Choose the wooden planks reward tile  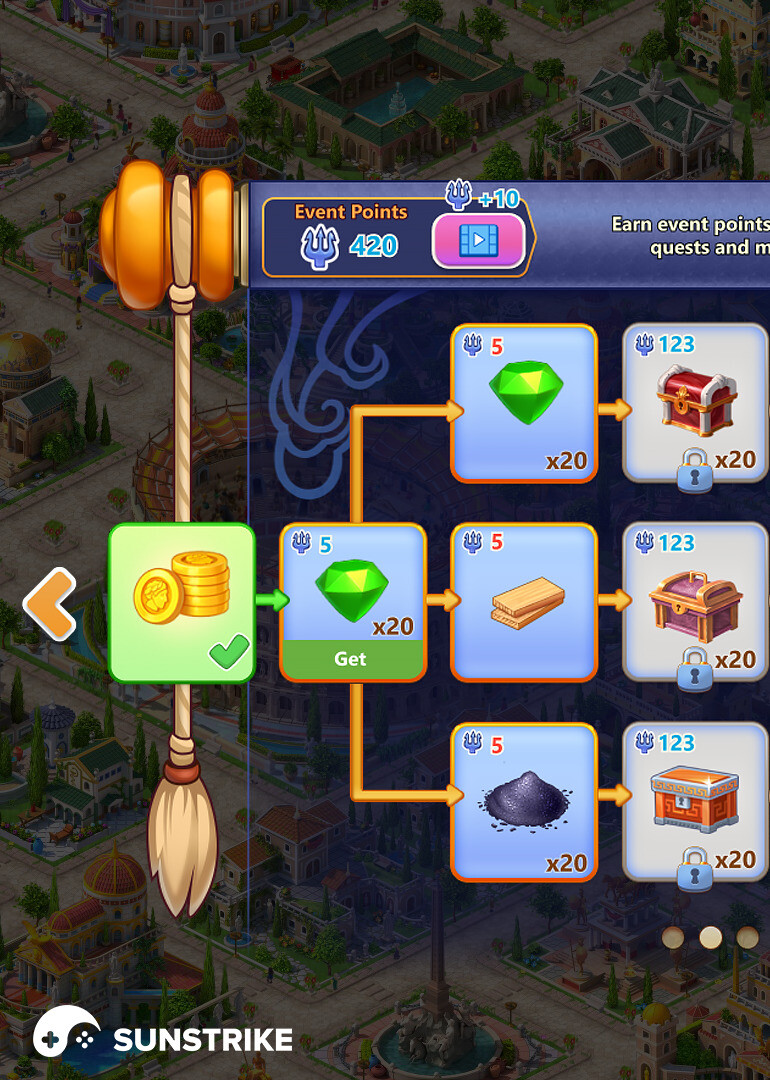coord(524,601)
